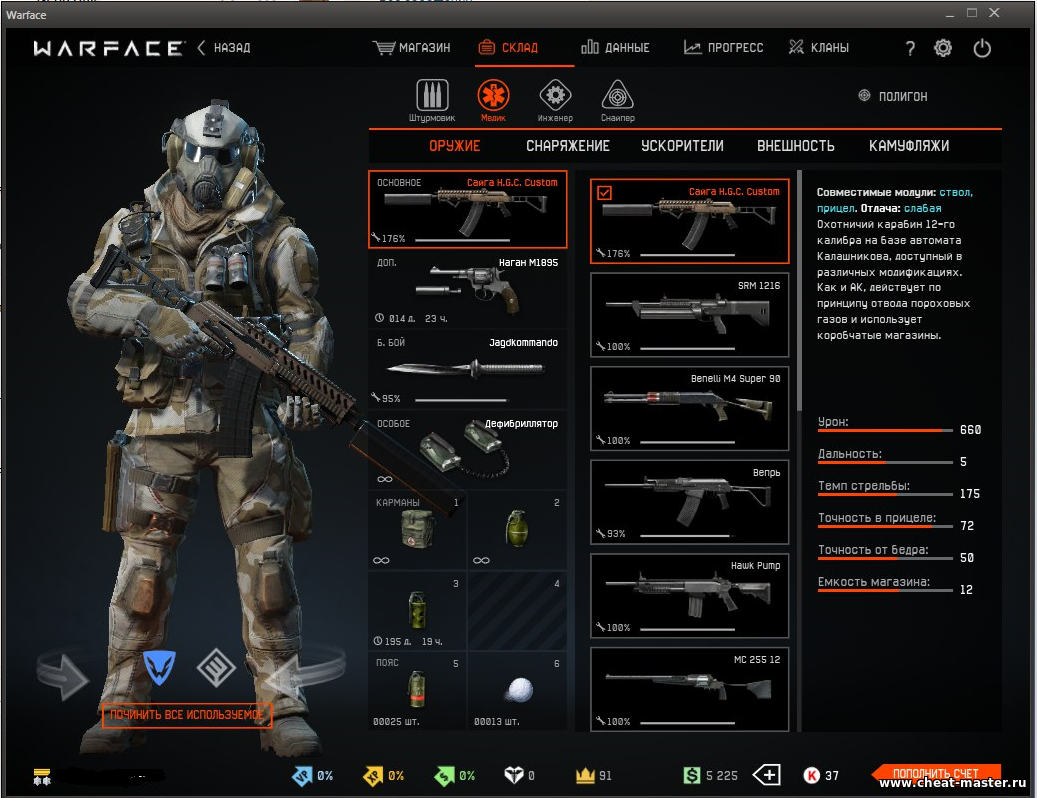Select the Jagdkommando melee slot
The width and height of the screenshot is (1037, 798).
point(467,370)
